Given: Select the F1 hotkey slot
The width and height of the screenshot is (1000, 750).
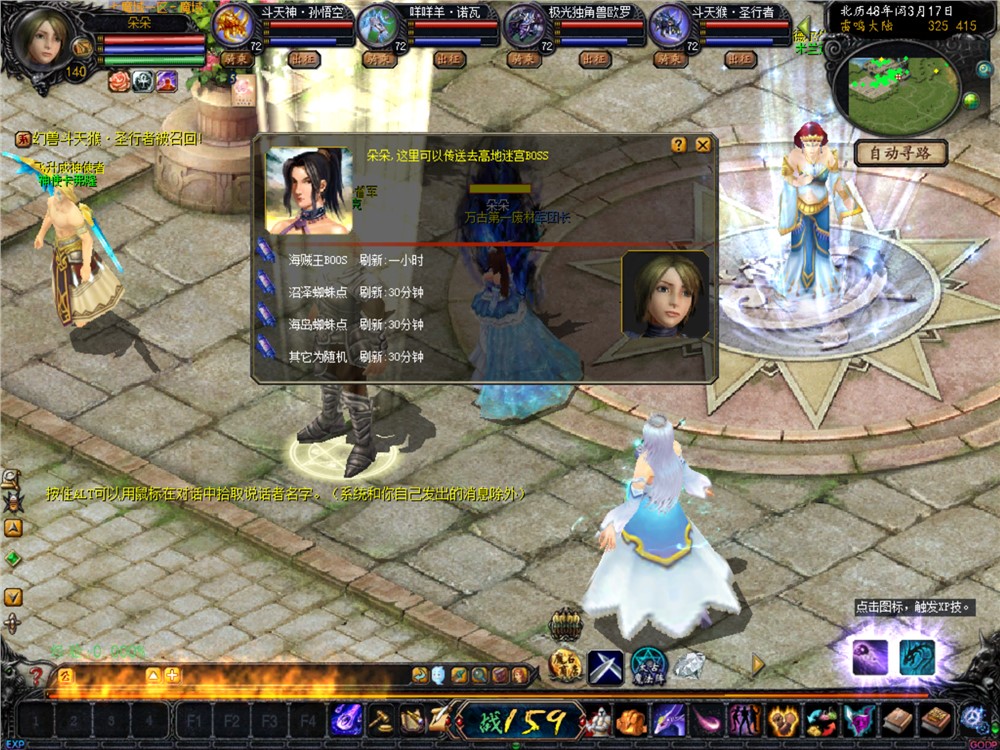Looking at the screenshot, I should 194,720.
